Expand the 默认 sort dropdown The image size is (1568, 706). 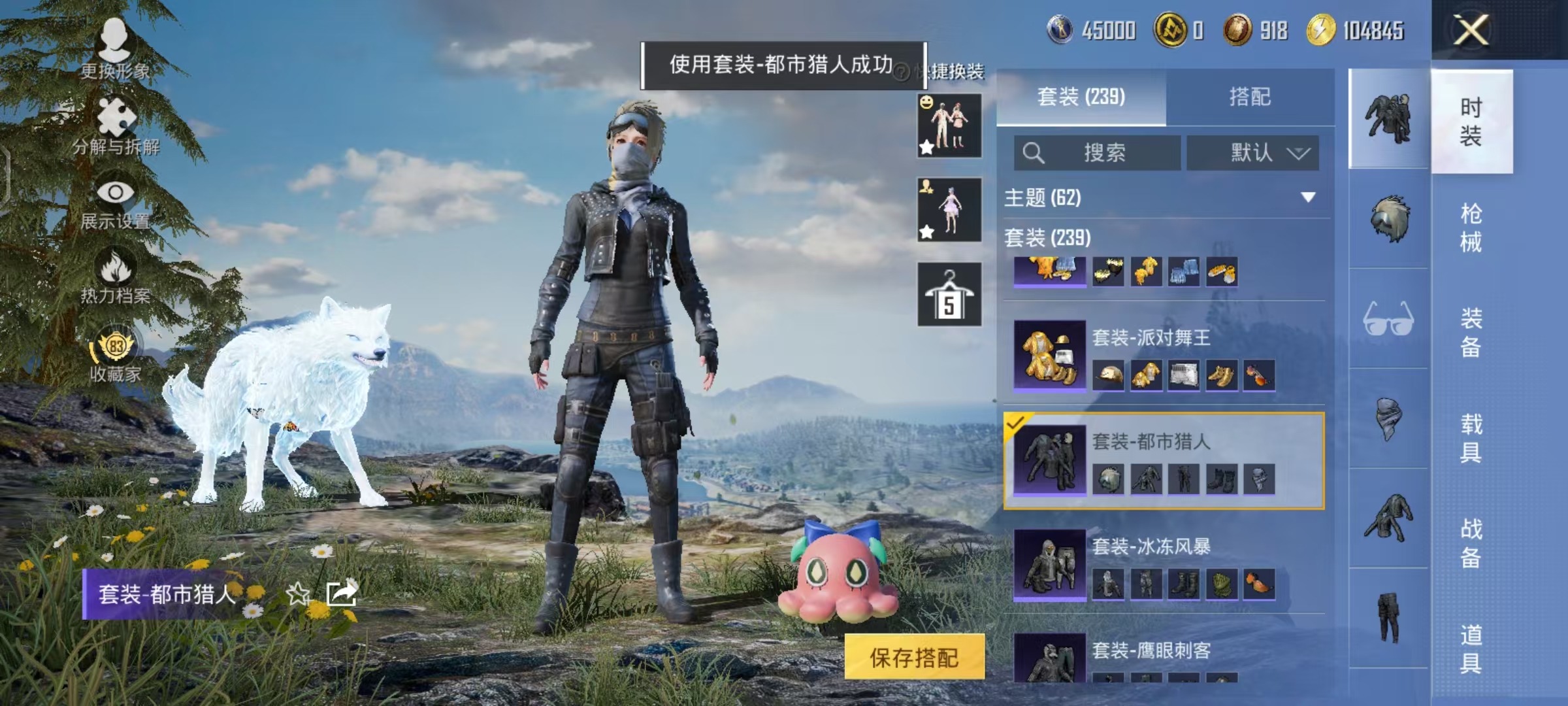[x=1253, y=152]
